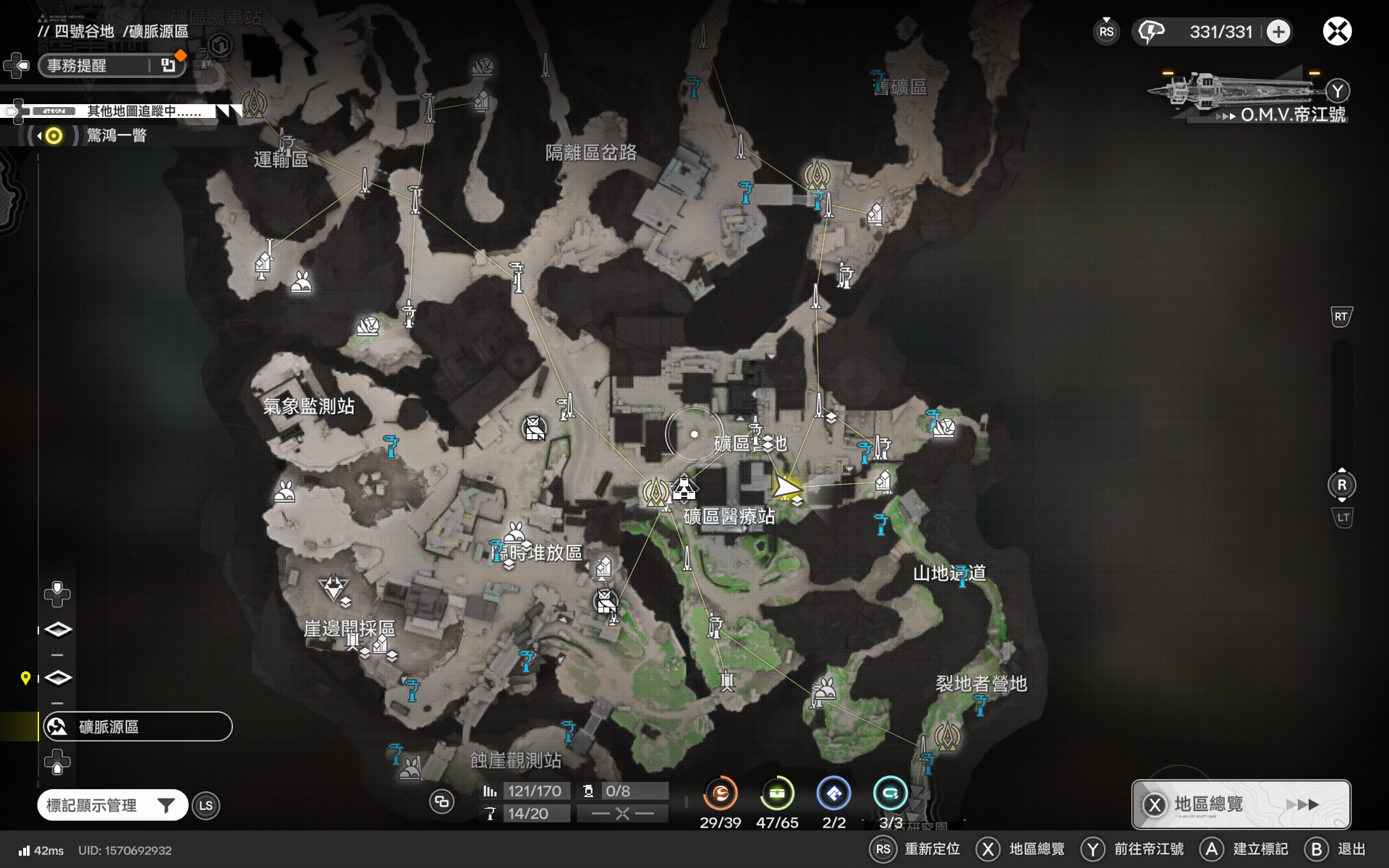
Task: Open the 地區總覽 region overview panel
Action: click(1241, 804)
